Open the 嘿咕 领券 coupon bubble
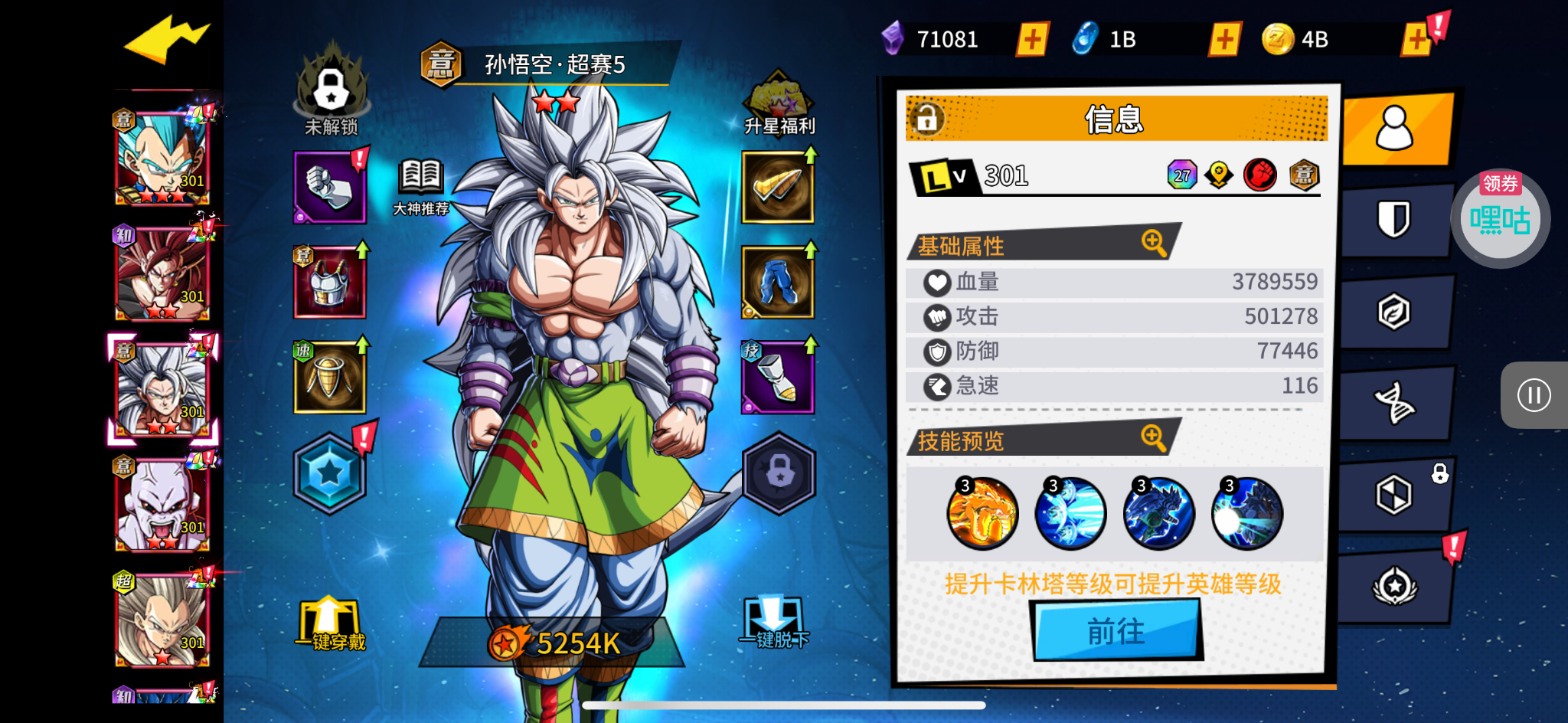1568x723 pixels. [x=1500, y=219]
